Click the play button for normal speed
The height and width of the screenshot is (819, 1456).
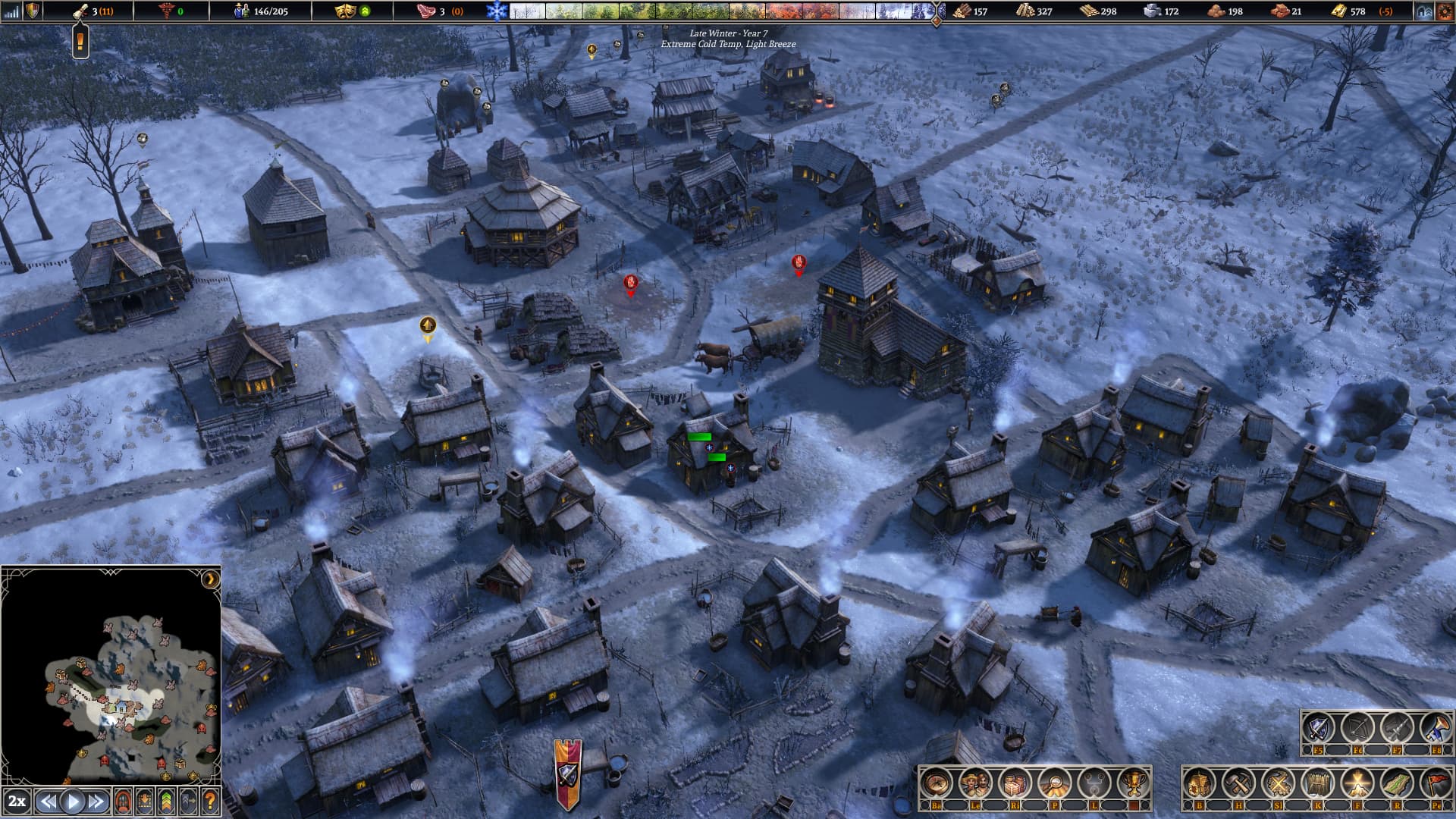pyautogui.click(x=73, y=801)
